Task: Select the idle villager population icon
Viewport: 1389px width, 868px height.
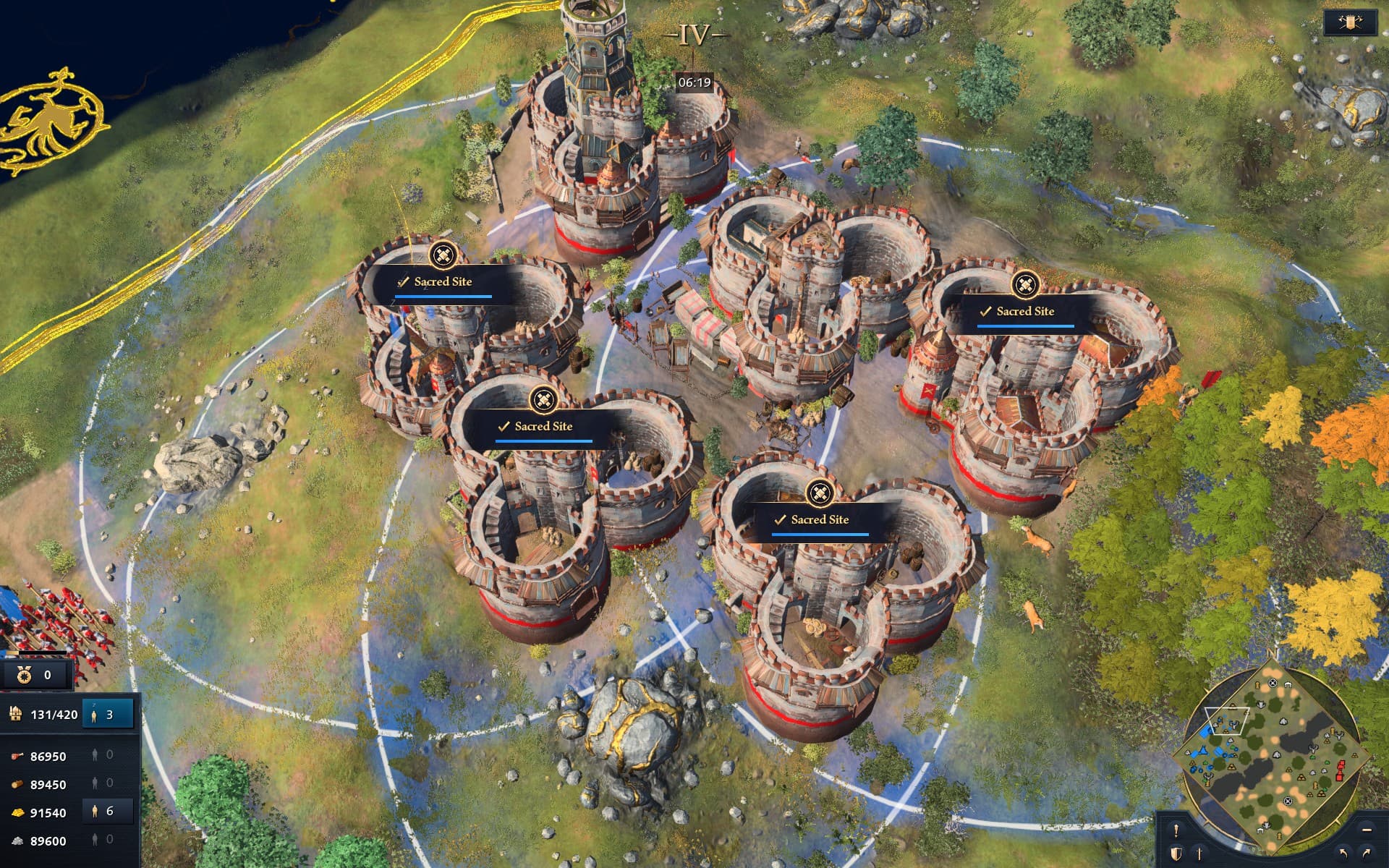Action: click(x=94, y=716)
